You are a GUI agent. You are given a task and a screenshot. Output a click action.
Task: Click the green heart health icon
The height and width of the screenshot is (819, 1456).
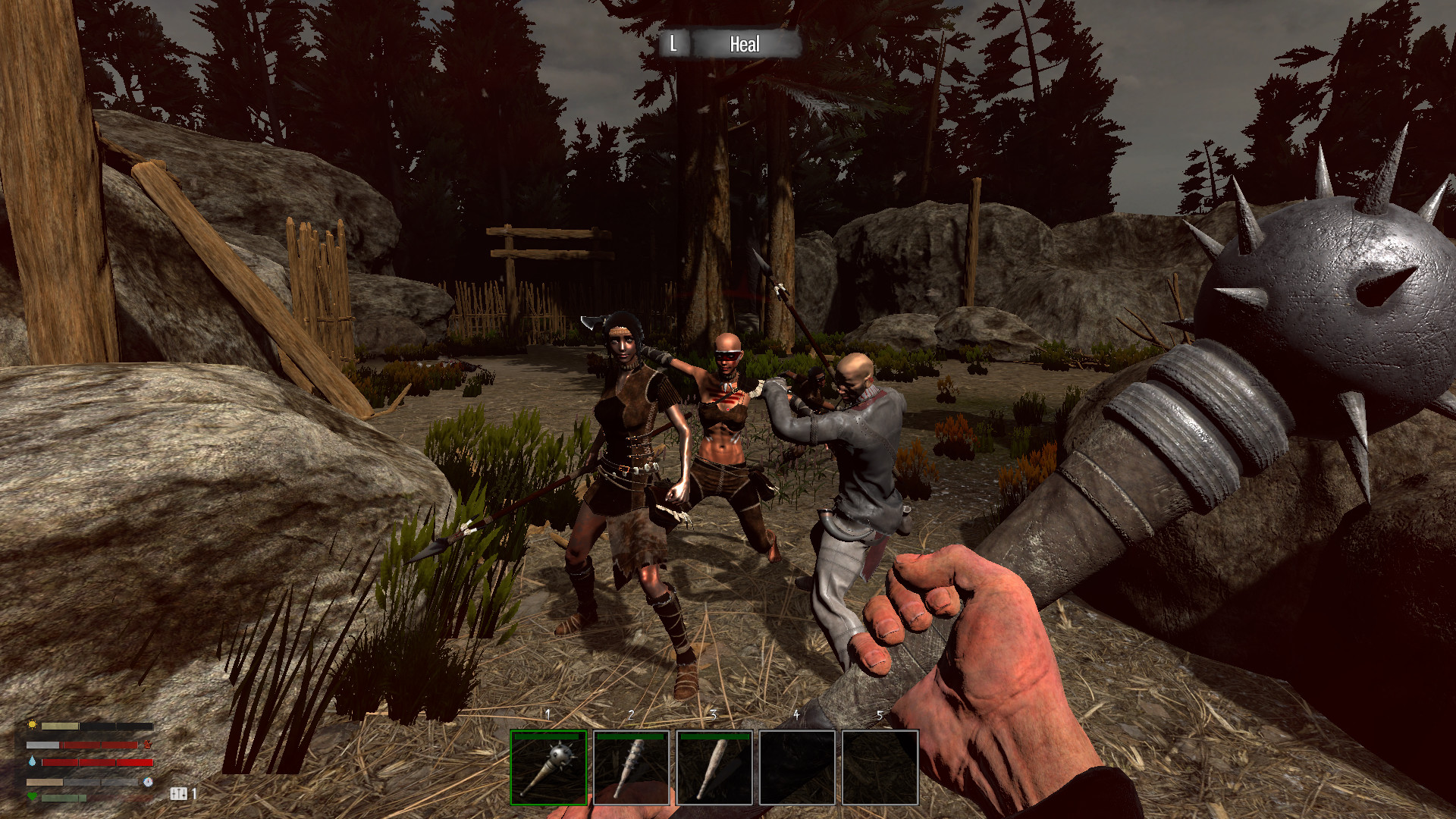point(32,797)
